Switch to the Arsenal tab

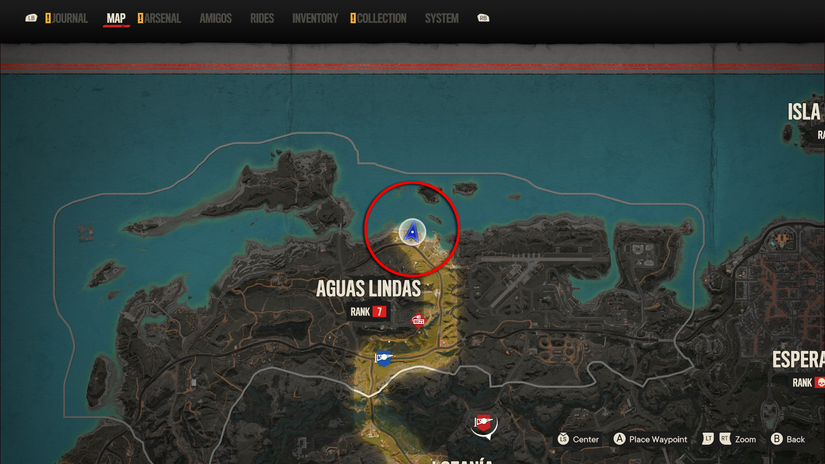(162, 18)
